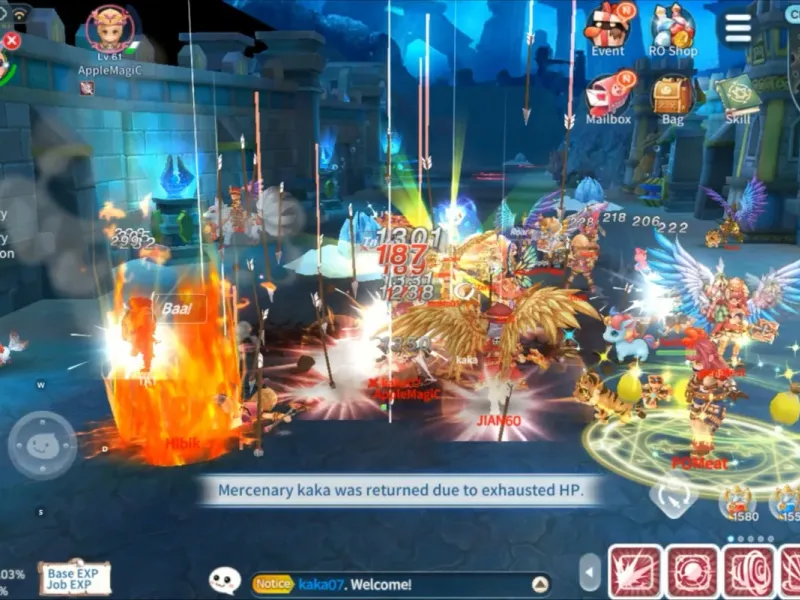Open the hamburger main menu
Screen dimensions: 800x600
(x=738, y=28)
